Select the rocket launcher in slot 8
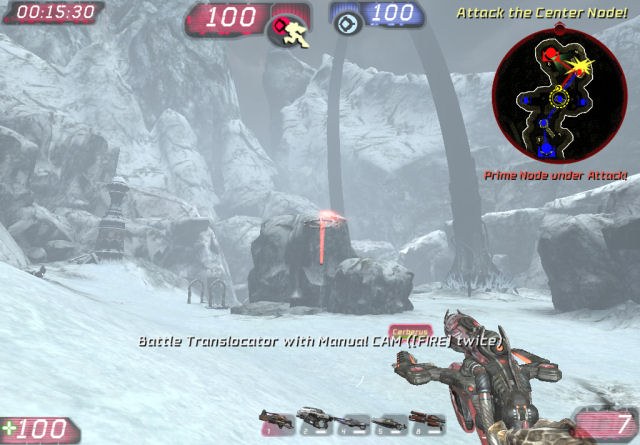This screenshot has height=445, width=640. (x=425, y=419)
